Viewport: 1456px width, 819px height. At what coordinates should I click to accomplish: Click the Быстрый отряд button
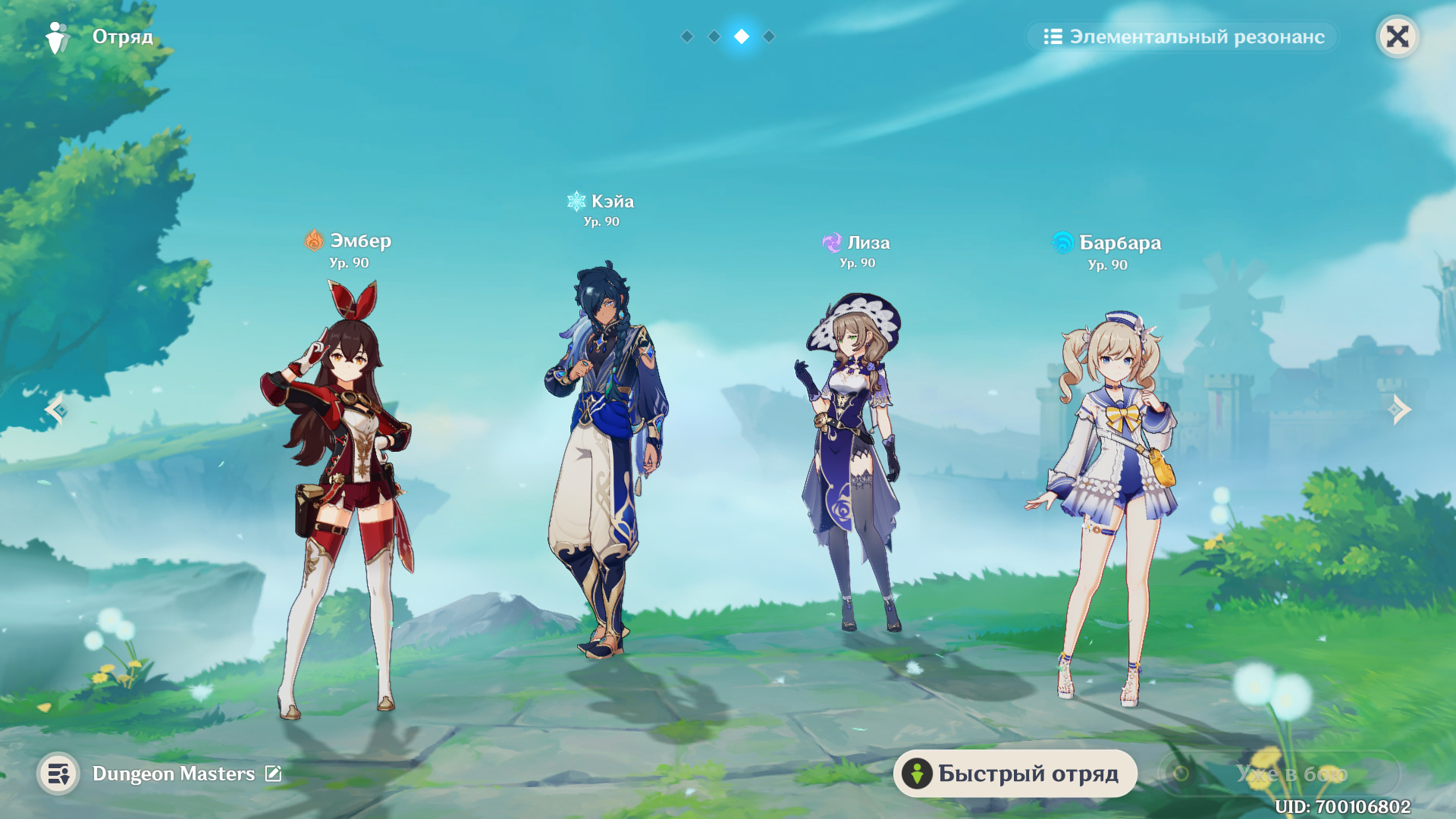click(1015, 773)
